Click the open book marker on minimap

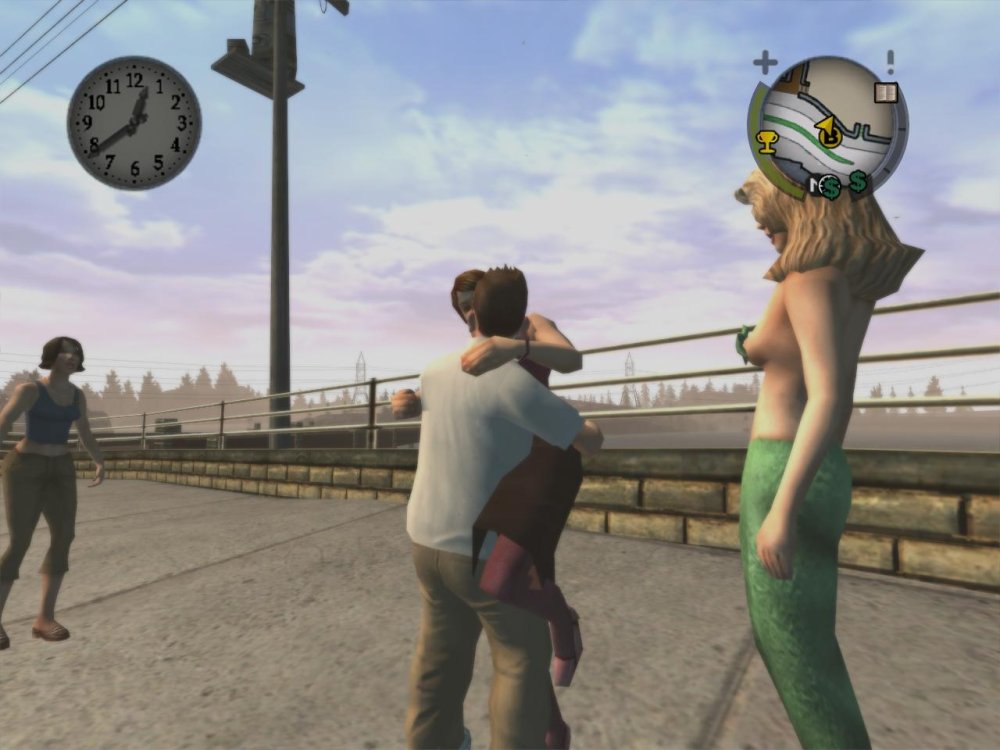coord(885,93)
